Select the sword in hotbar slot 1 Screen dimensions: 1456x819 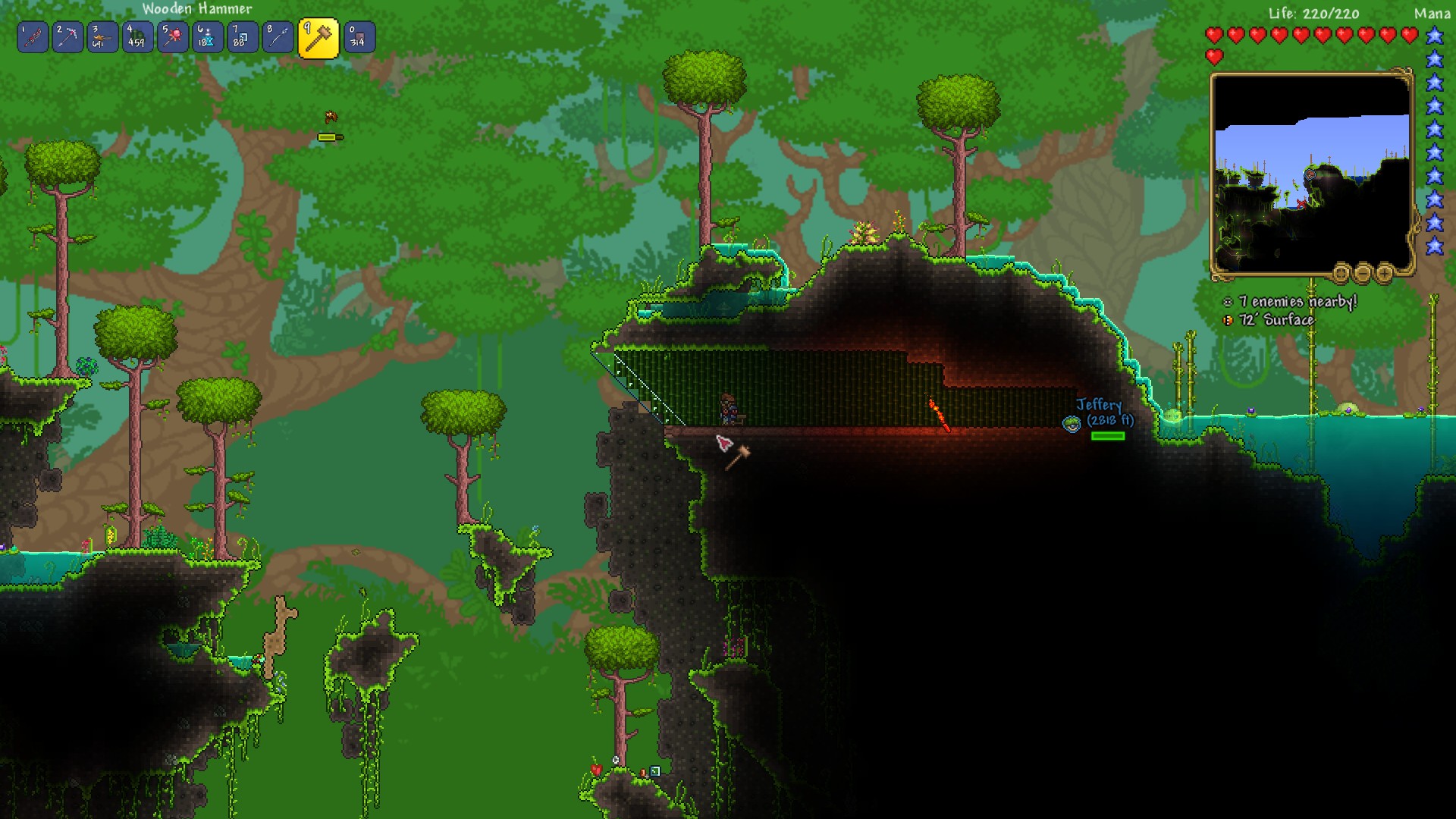click(33, 36)
